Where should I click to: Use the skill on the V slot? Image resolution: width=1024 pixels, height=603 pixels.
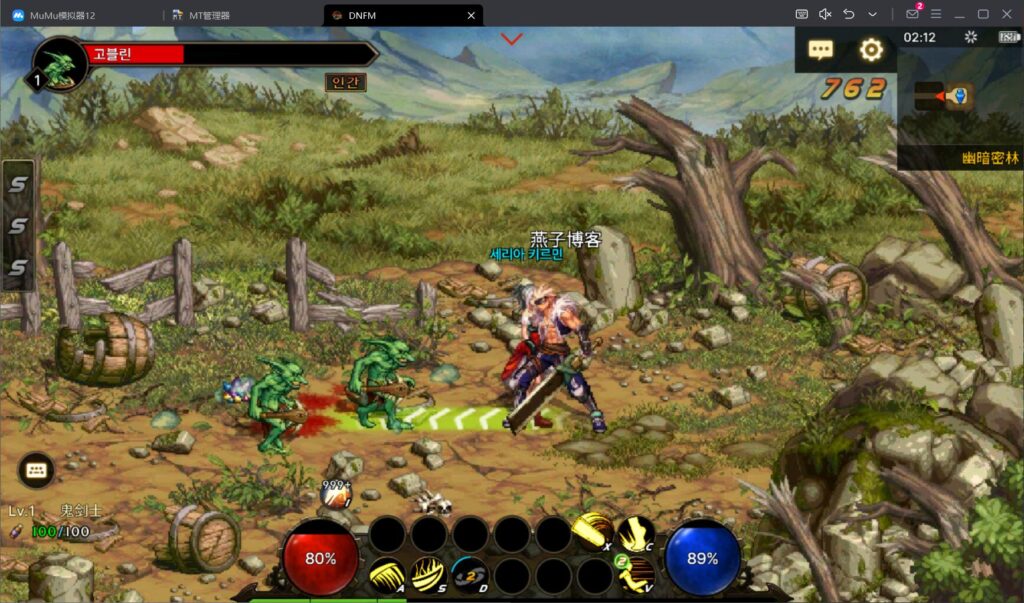636,575
